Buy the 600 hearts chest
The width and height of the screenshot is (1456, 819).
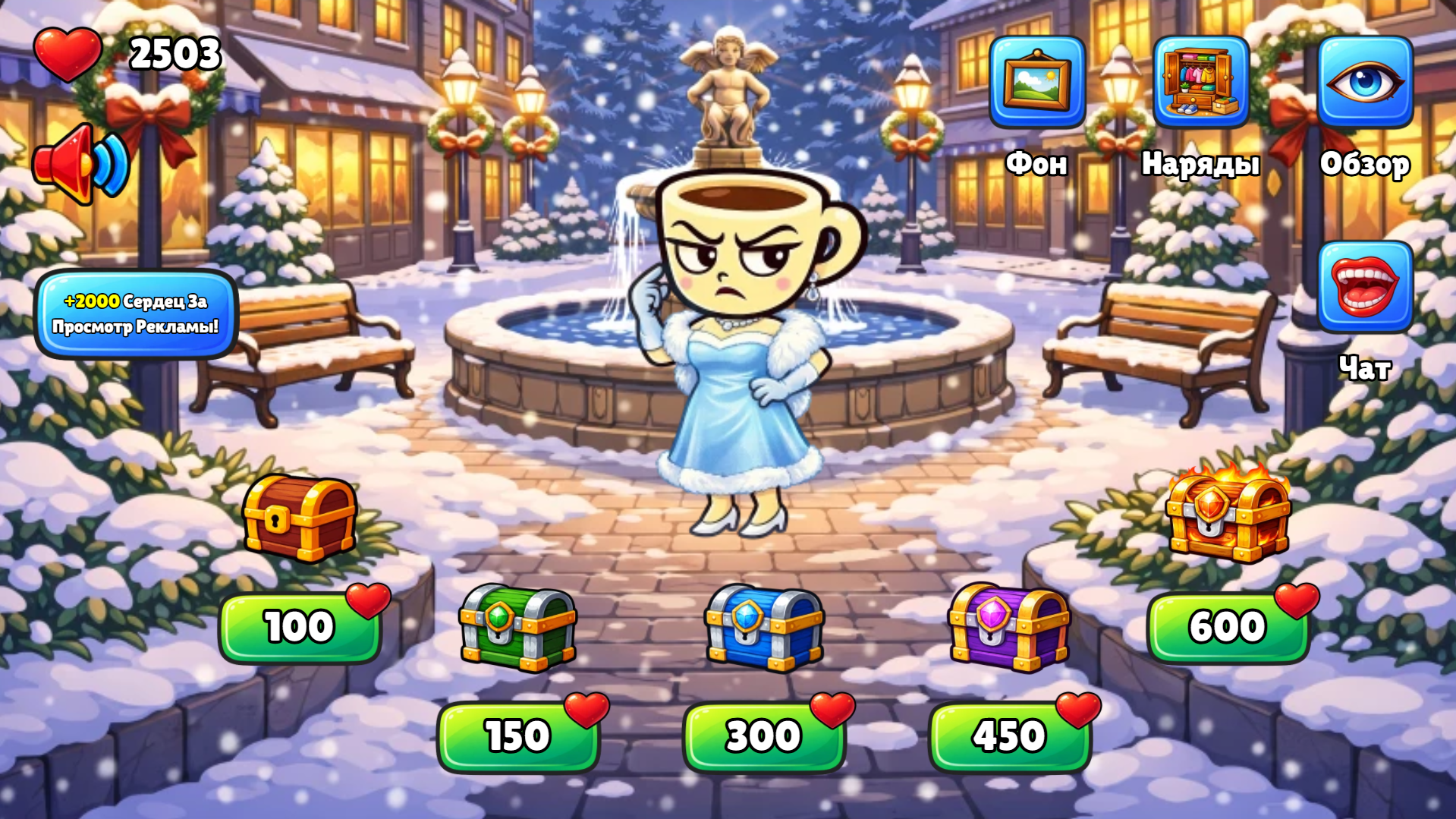1229,627
